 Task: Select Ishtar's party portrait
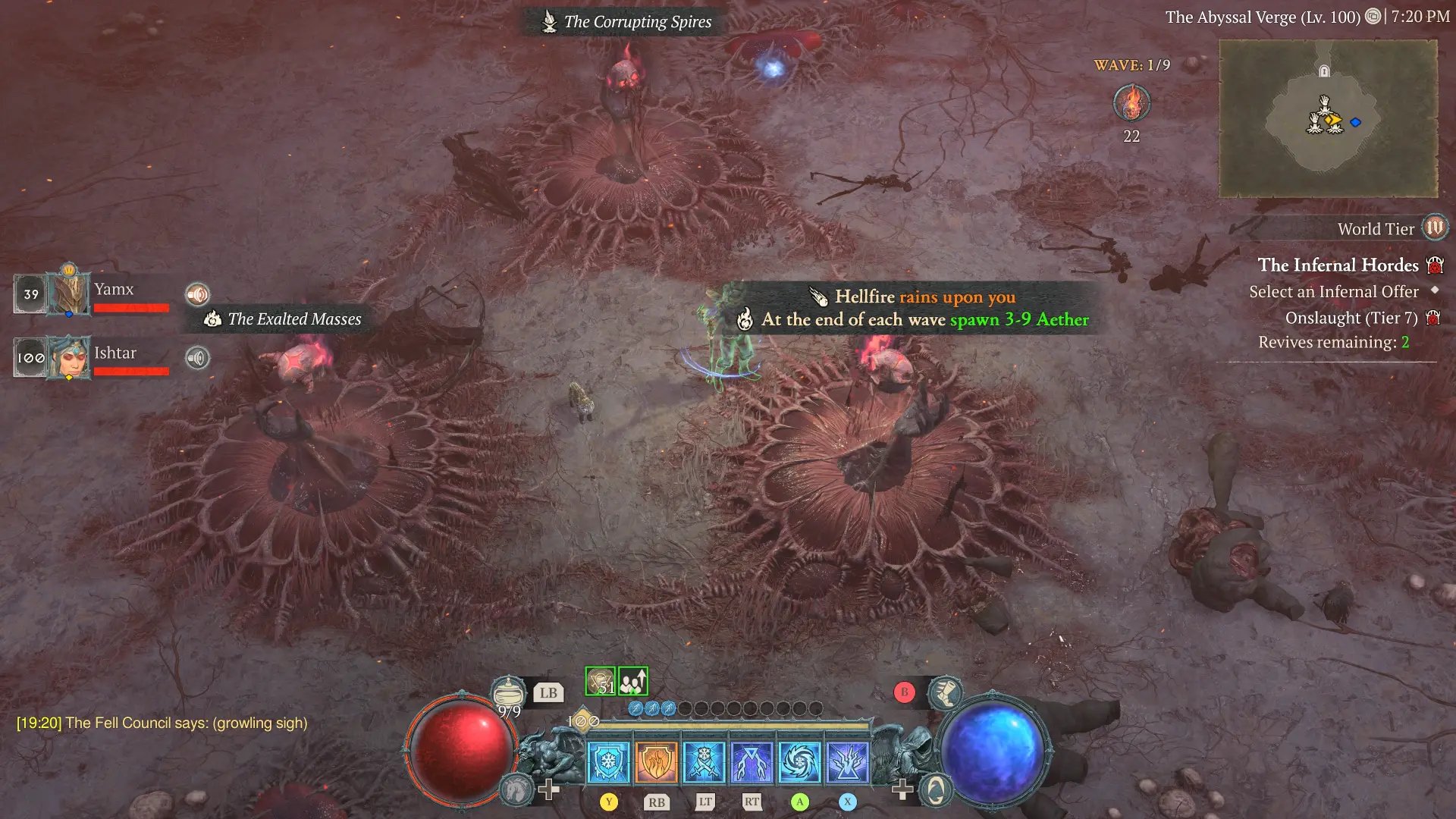[68, 357]
